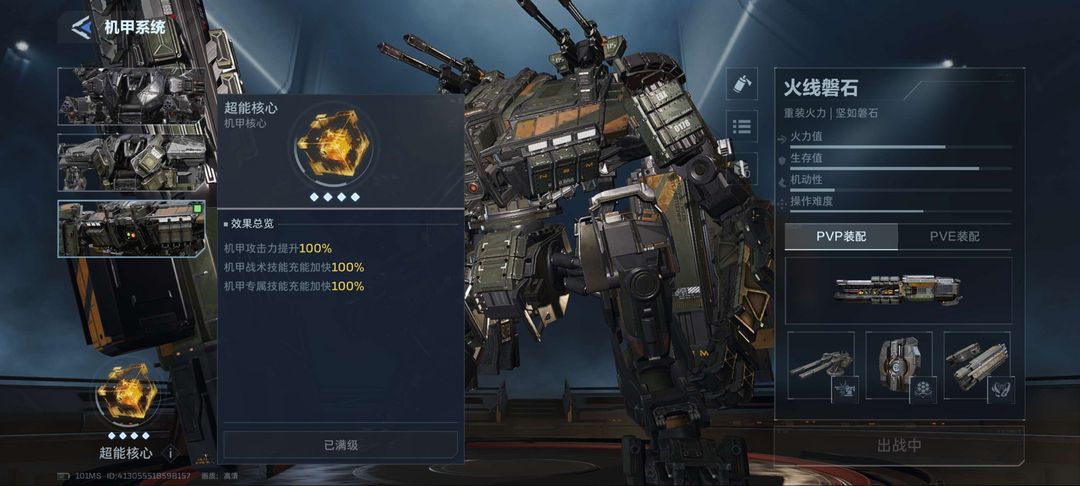Switch to the PVP装配 tab

pos(840,237)
